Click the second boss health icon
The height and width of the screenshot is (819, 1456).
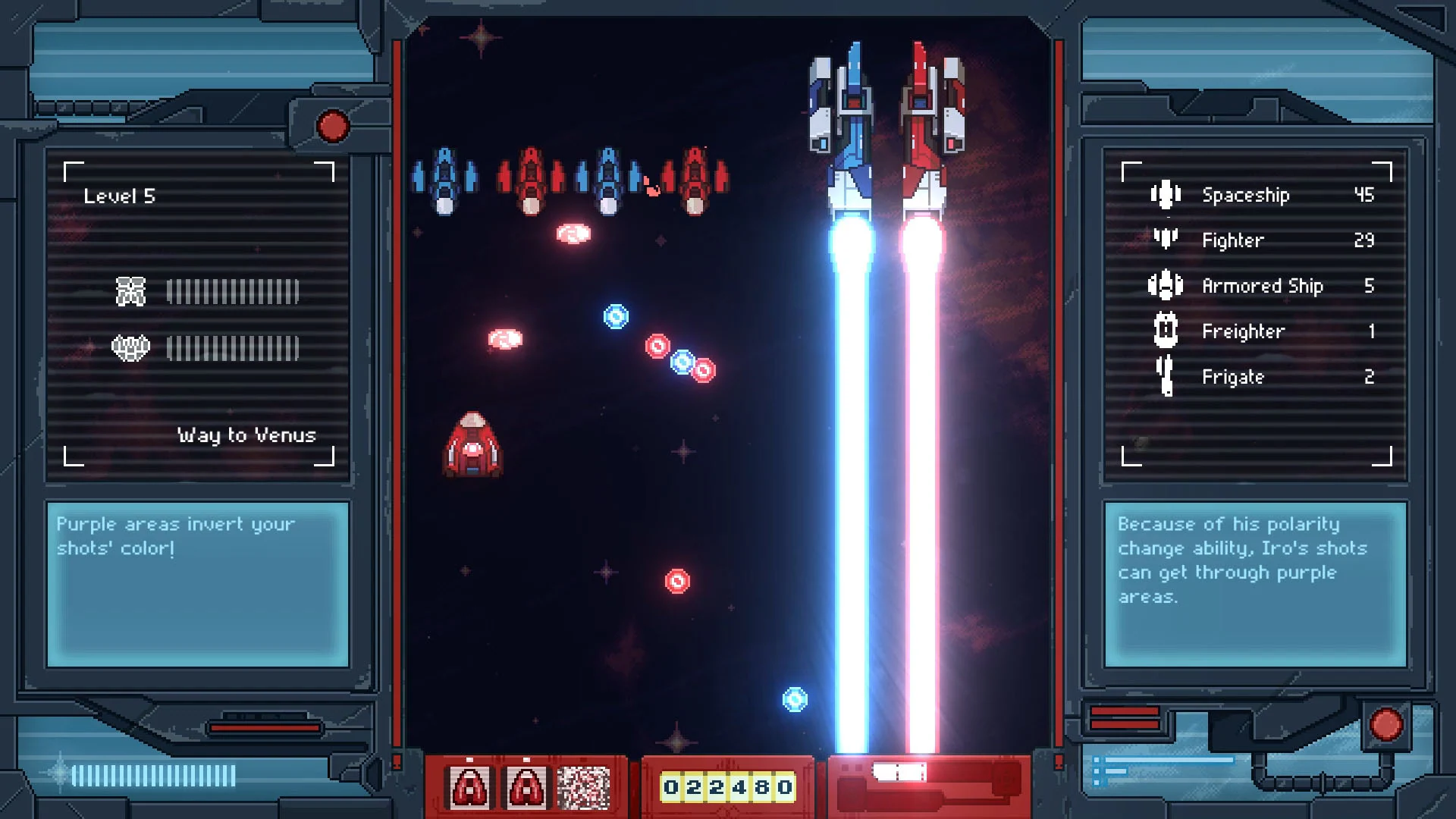point(132,348)
